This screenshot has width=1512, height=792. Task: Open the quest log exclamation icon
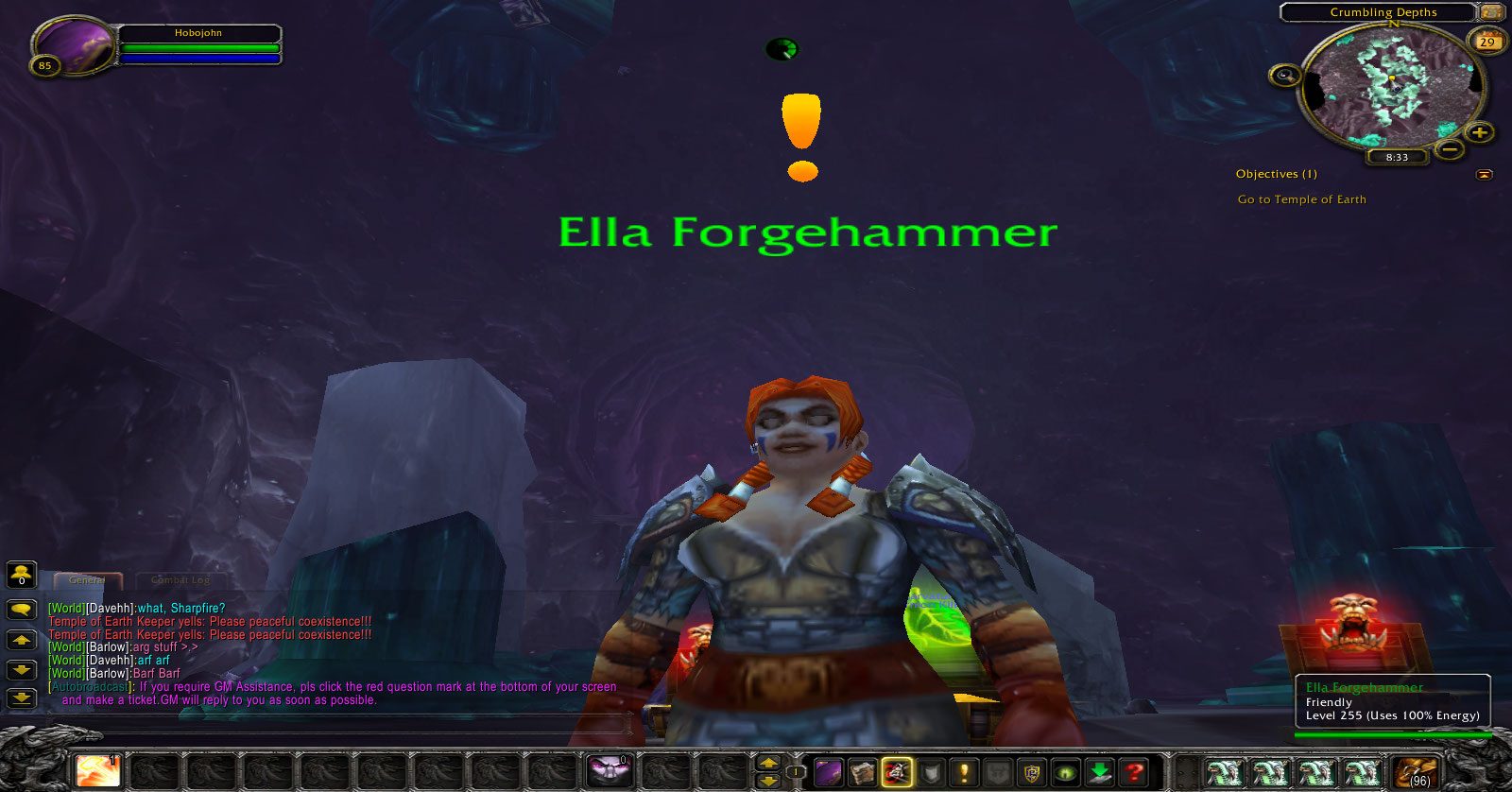click(x=964, y=772)
